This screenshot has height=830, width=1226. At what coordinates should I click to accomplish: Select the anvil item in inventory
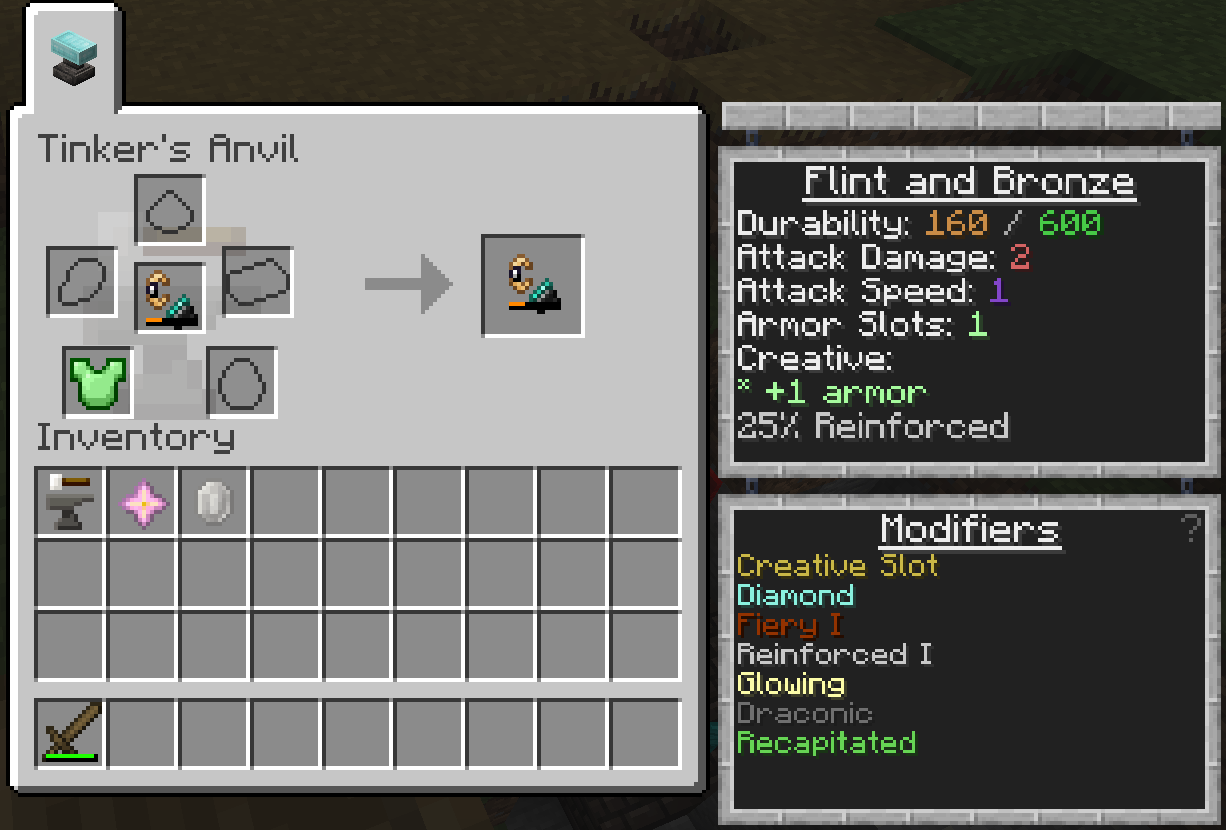[x=70, y=502]
